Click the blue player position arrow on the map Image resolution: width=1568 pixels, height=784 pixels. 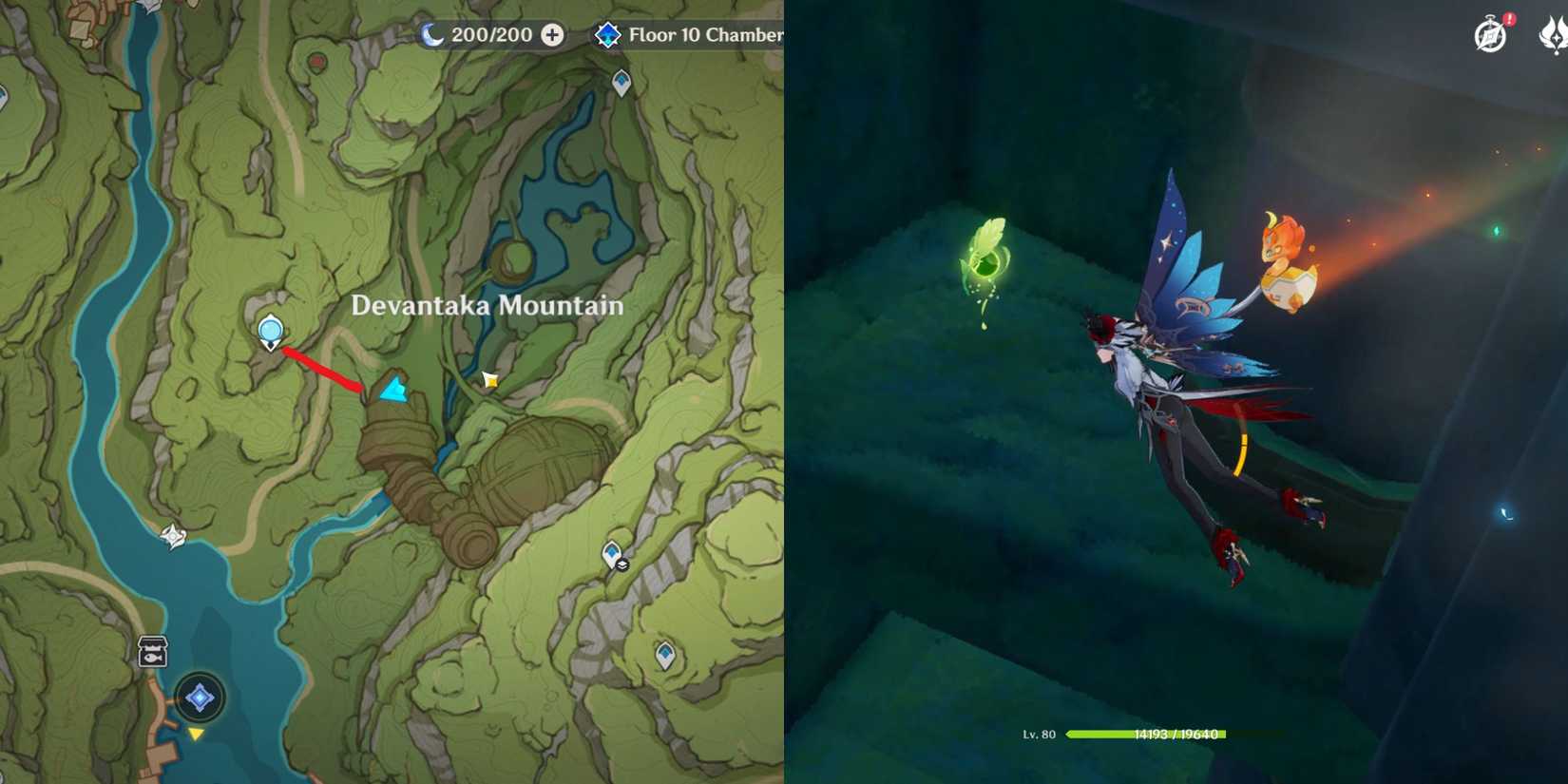click(392, 390)
